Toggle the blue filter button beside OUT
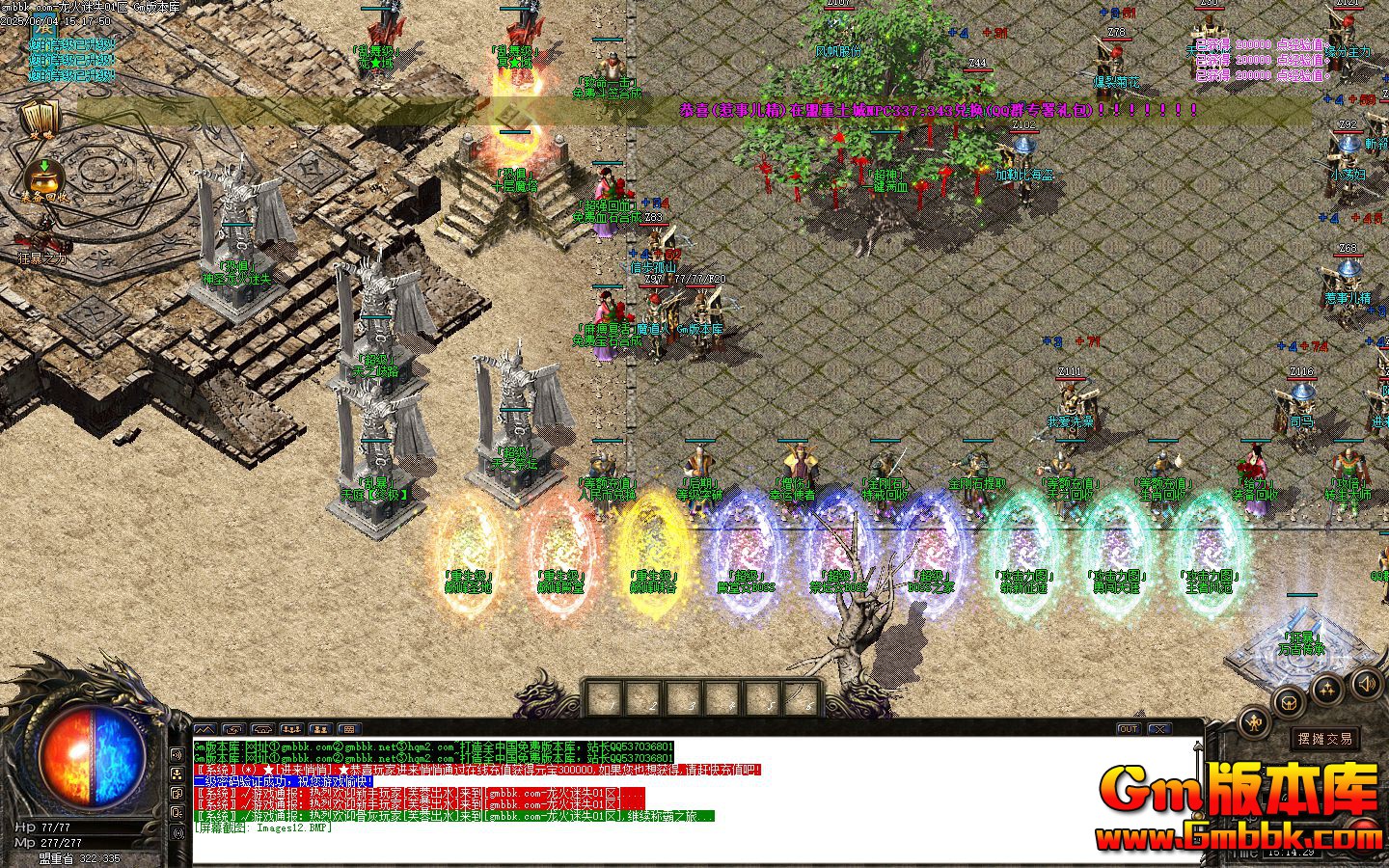This screenshot has width=1389, height=868. (1158, 729)
